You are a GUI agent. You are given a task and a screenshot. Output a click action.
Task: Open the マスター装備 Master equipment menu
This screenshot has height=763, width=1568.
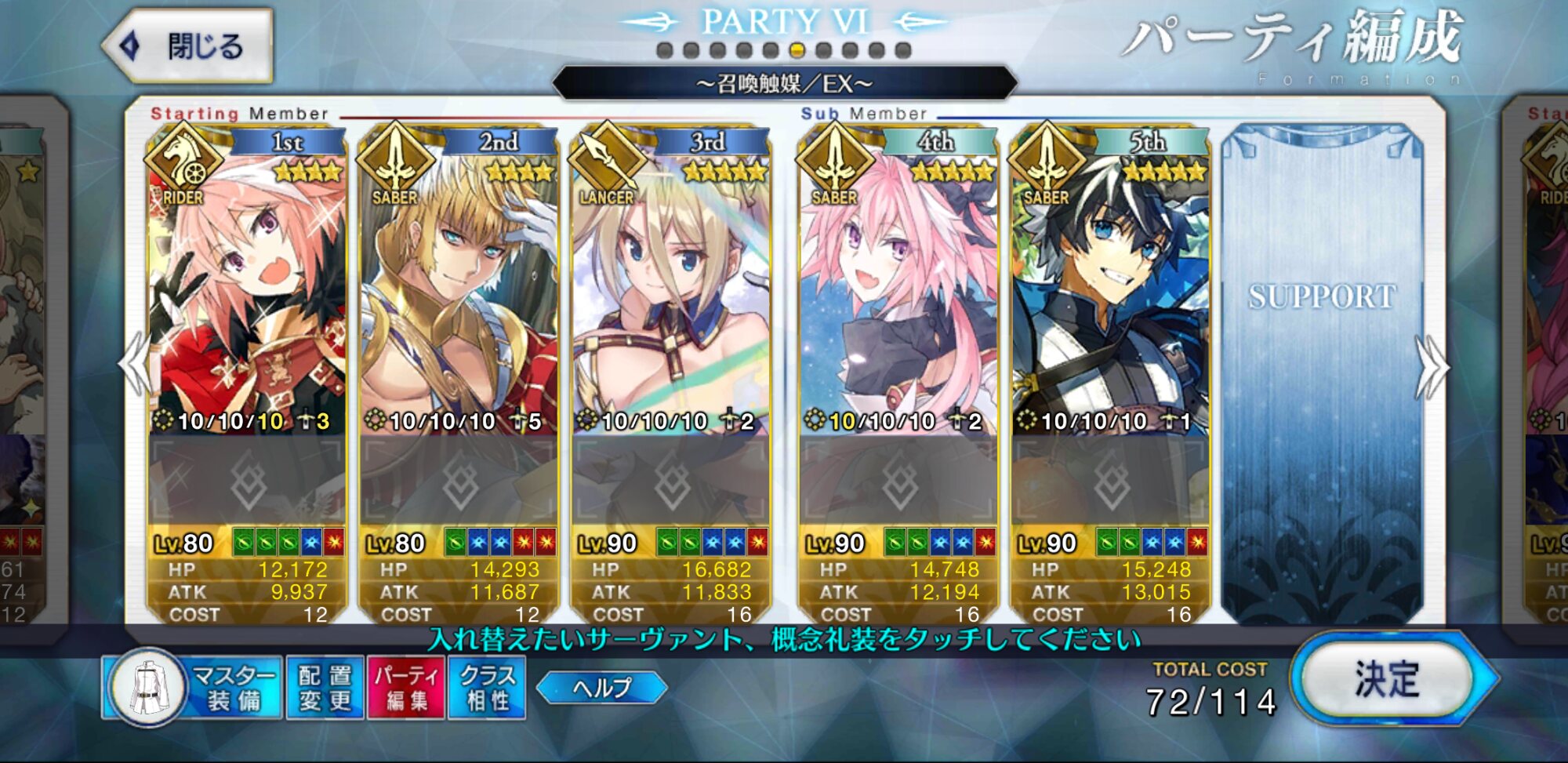coord(194,688)
